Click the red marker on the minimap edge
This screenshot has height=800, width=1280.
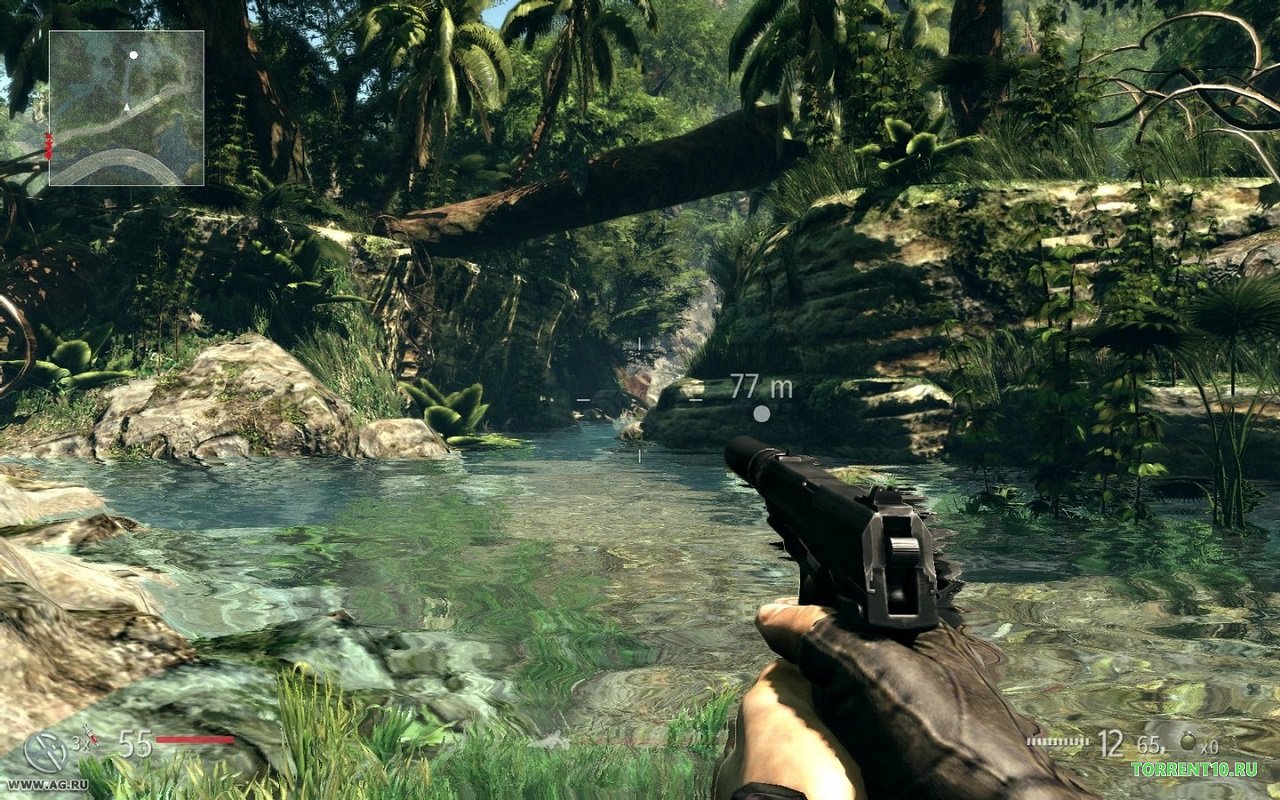[x=47, y=145]
